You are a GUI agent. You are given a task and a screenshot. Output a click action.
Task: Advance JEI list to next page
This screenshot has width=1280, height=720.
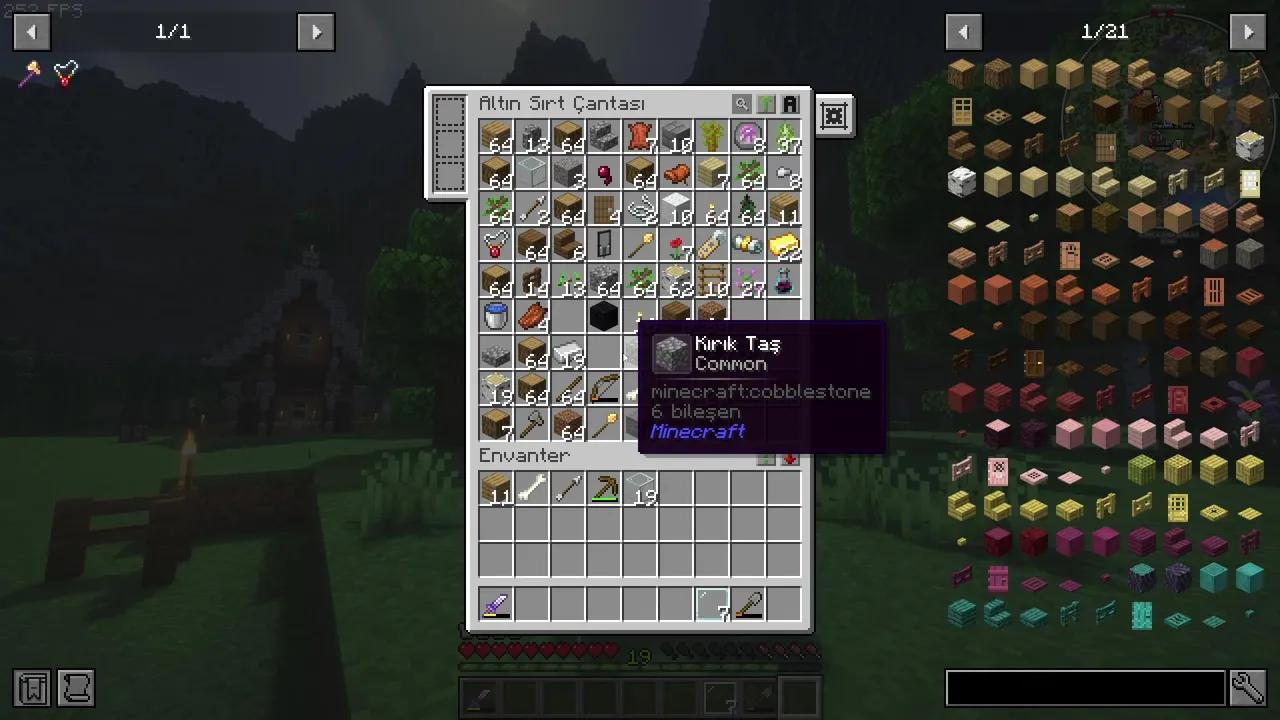[x=1247, y=31]
